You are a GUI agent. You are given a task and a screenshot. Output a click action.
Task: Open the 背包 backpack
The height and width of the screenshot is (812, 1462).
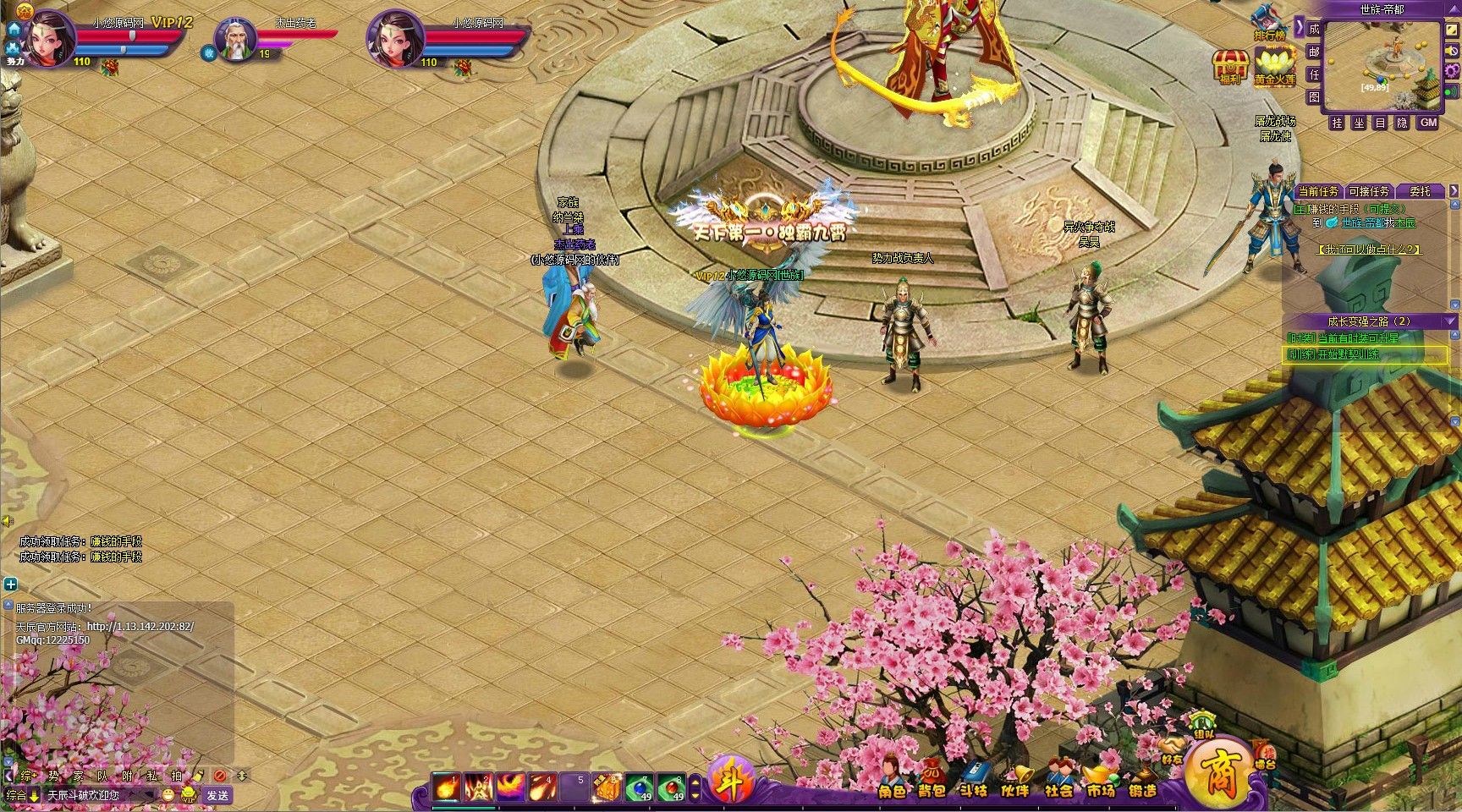click(932, 780)
